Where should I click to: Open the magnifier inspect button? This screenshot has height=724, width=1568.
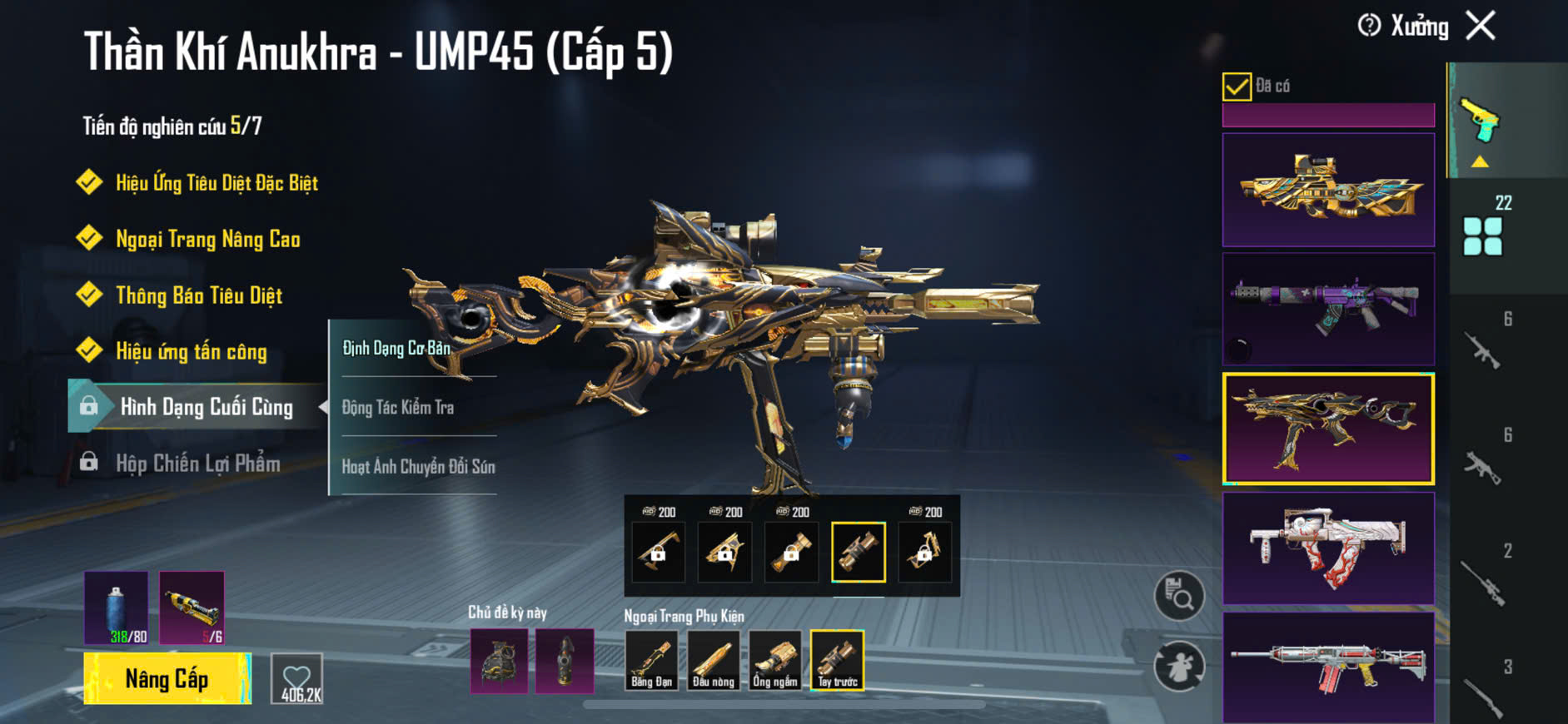[1179, 595]
